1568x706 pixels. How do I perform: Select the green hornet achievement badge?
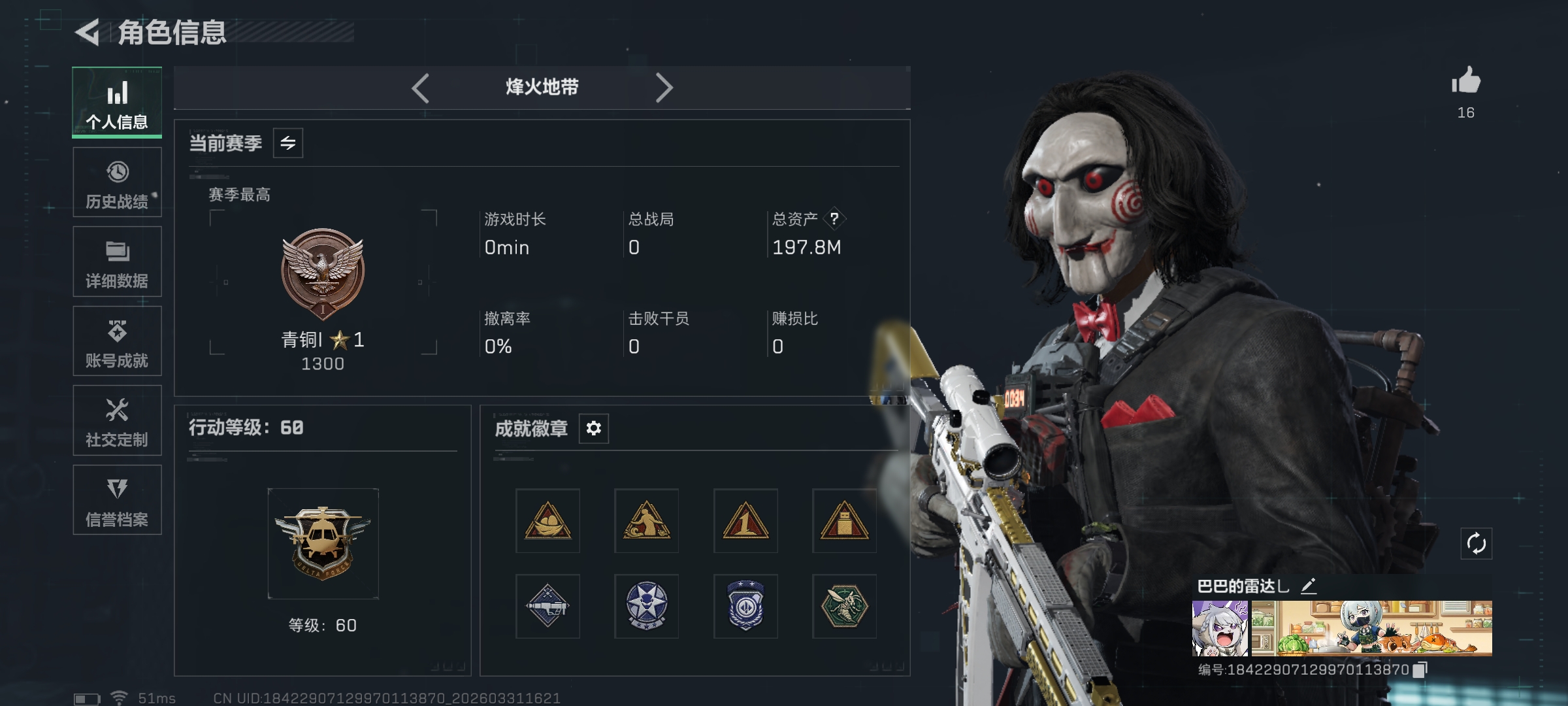[x=844, y=606]
